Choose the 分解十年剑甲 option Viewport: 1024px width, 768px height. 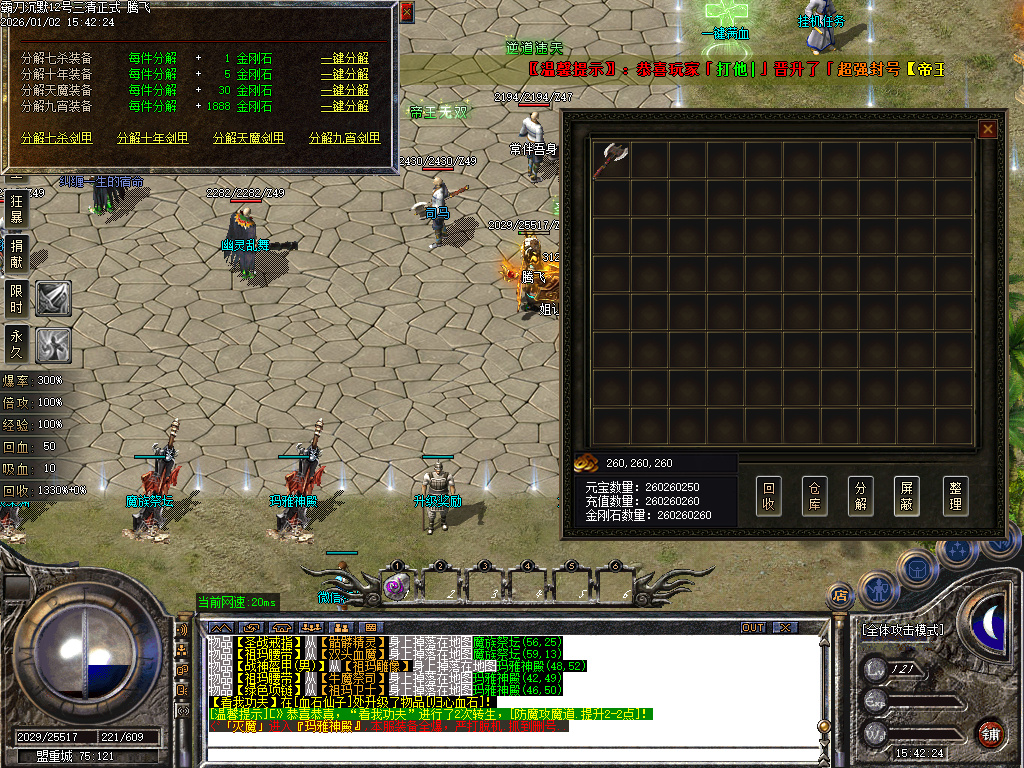click(x=152, y=138)
